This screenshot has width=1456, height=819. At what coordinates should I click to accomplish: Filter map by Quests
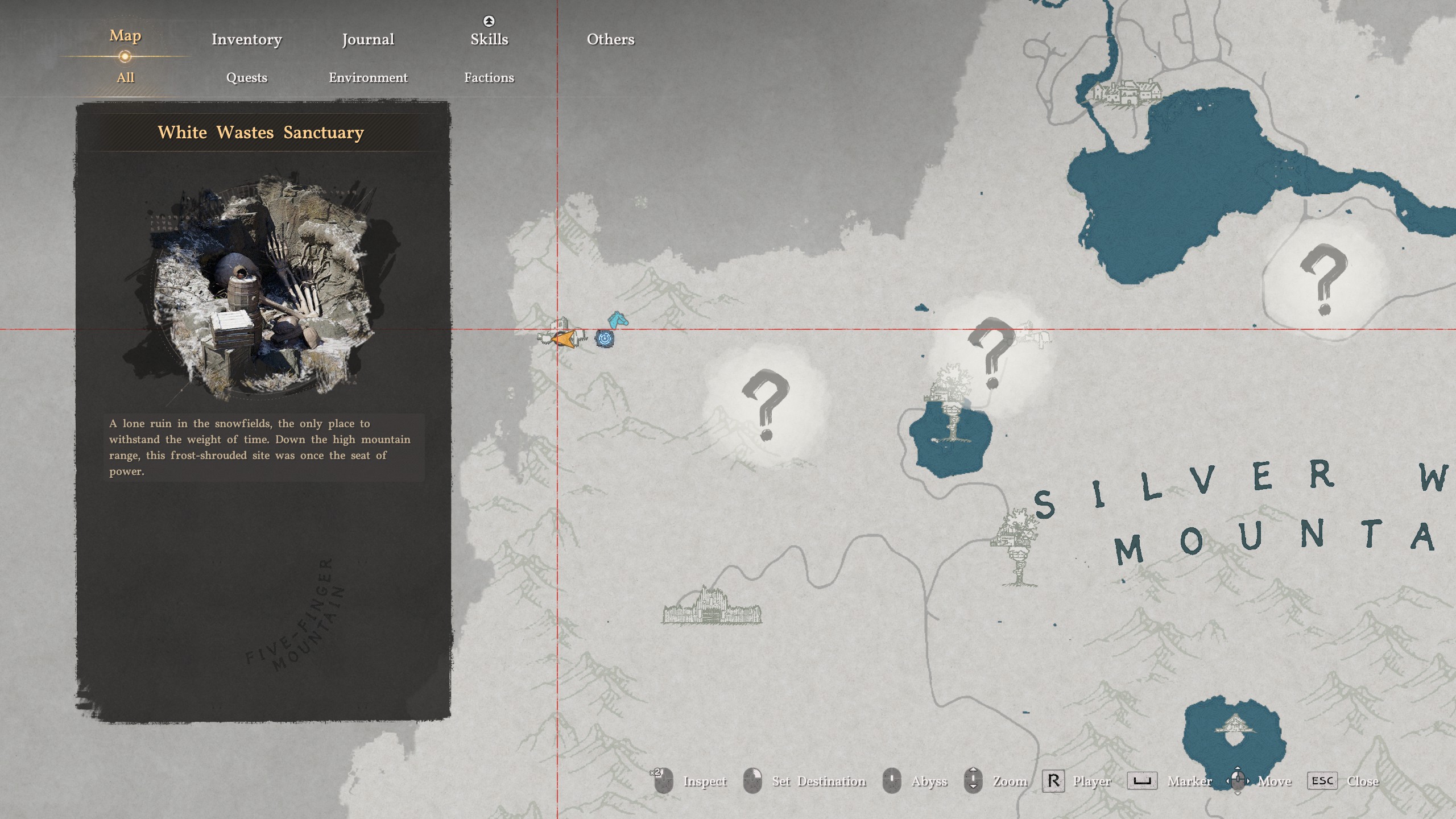pos(246,77)
